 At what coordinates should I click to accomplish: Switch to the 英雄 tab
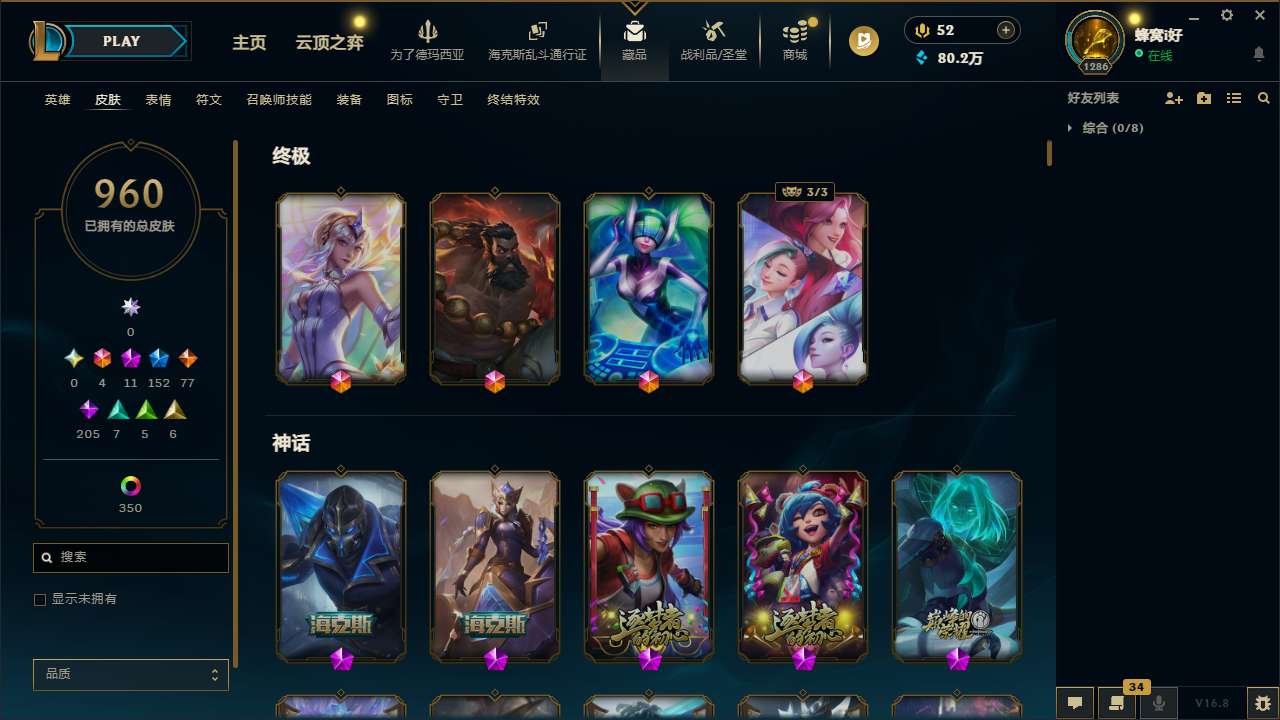click(57, 100)
